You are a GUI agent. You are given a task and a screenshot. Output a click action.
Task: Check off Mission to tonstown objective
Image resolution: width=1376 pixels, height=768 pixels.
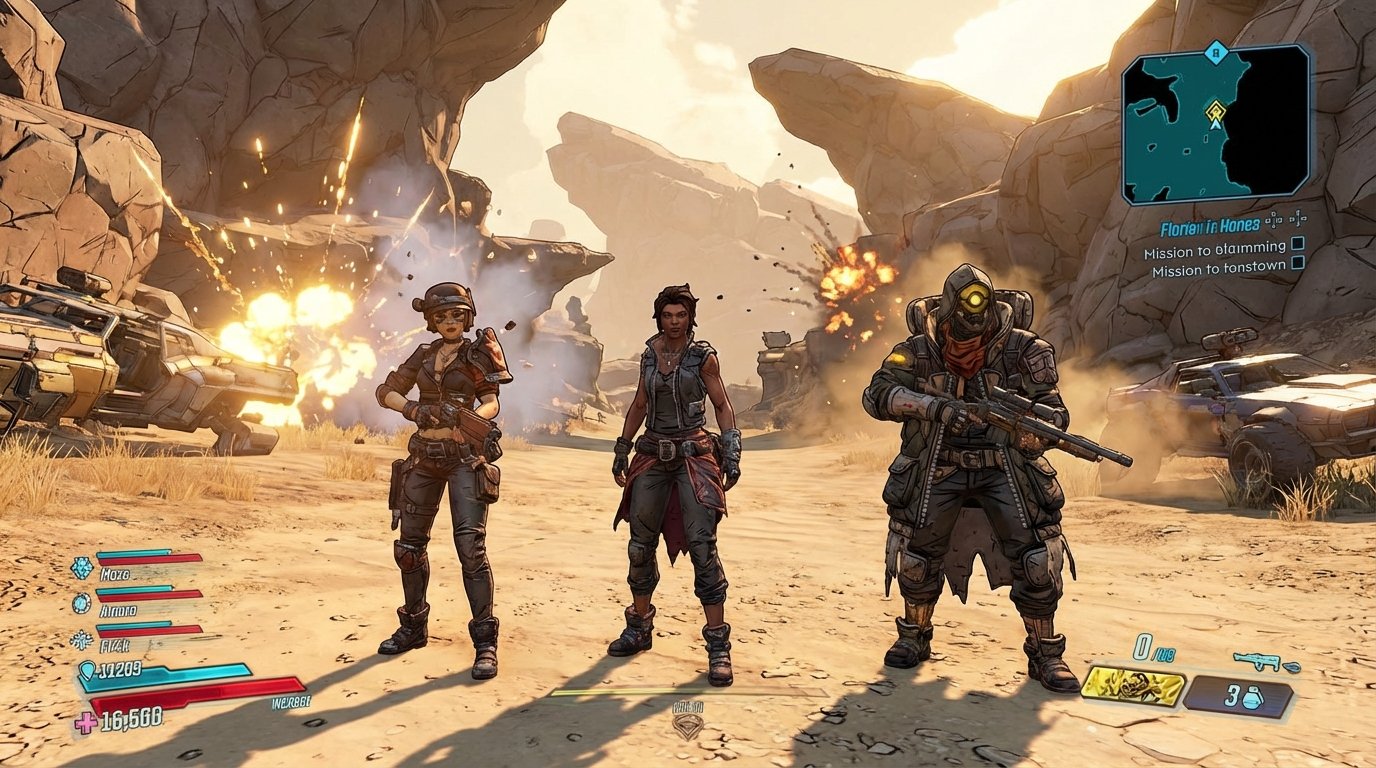1299,265
